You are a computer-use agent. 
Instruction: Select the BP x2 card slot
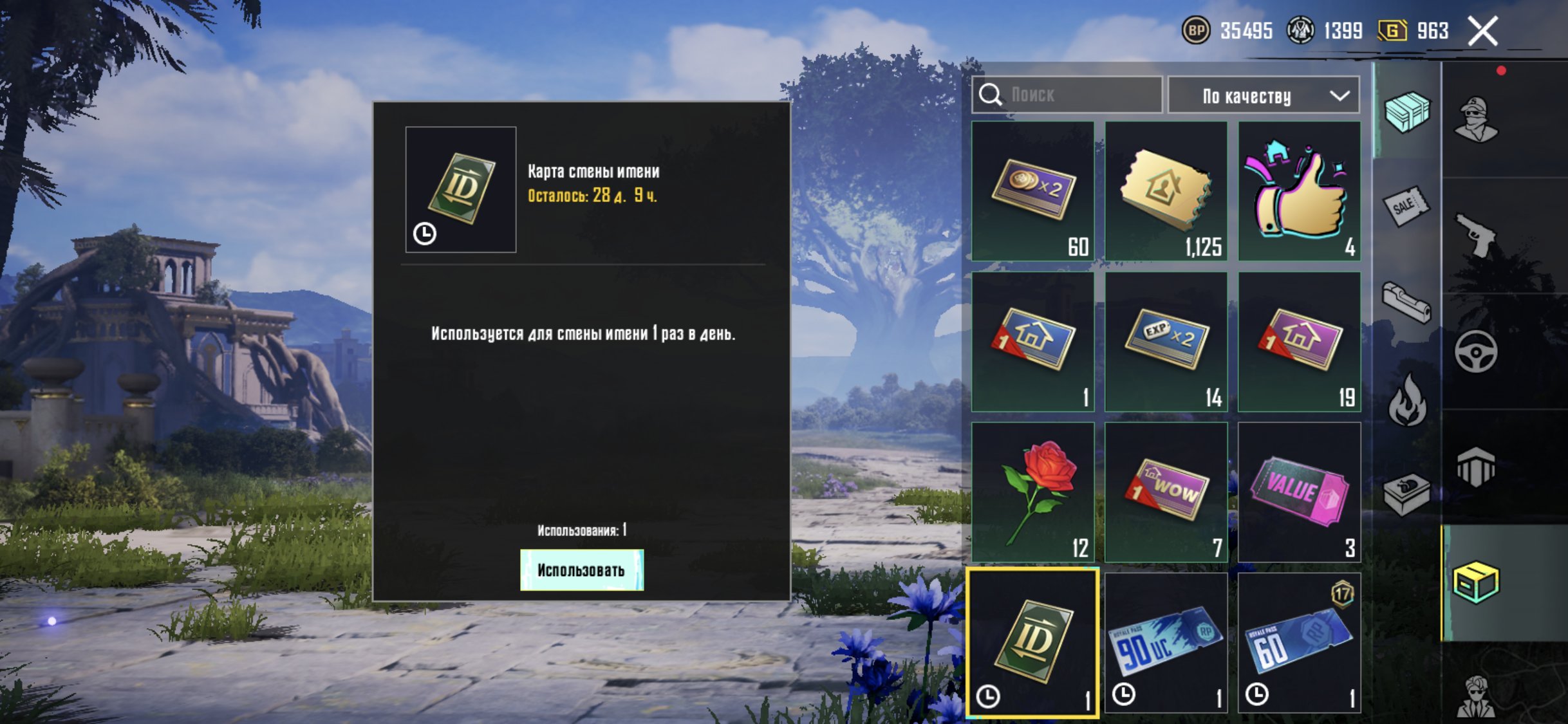(x=1033, y=191)
